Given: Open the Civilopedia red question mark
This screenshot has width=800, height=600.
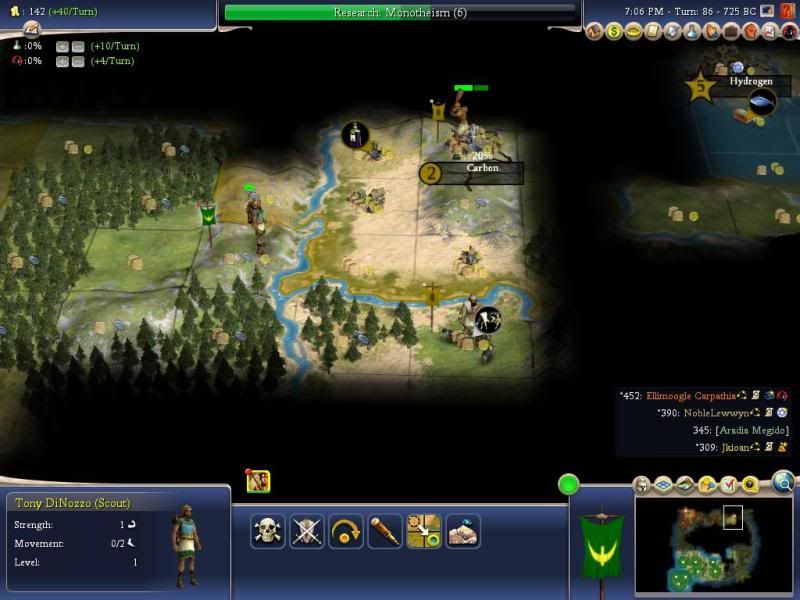Looking at the screenshot, I should pos(787,32).
